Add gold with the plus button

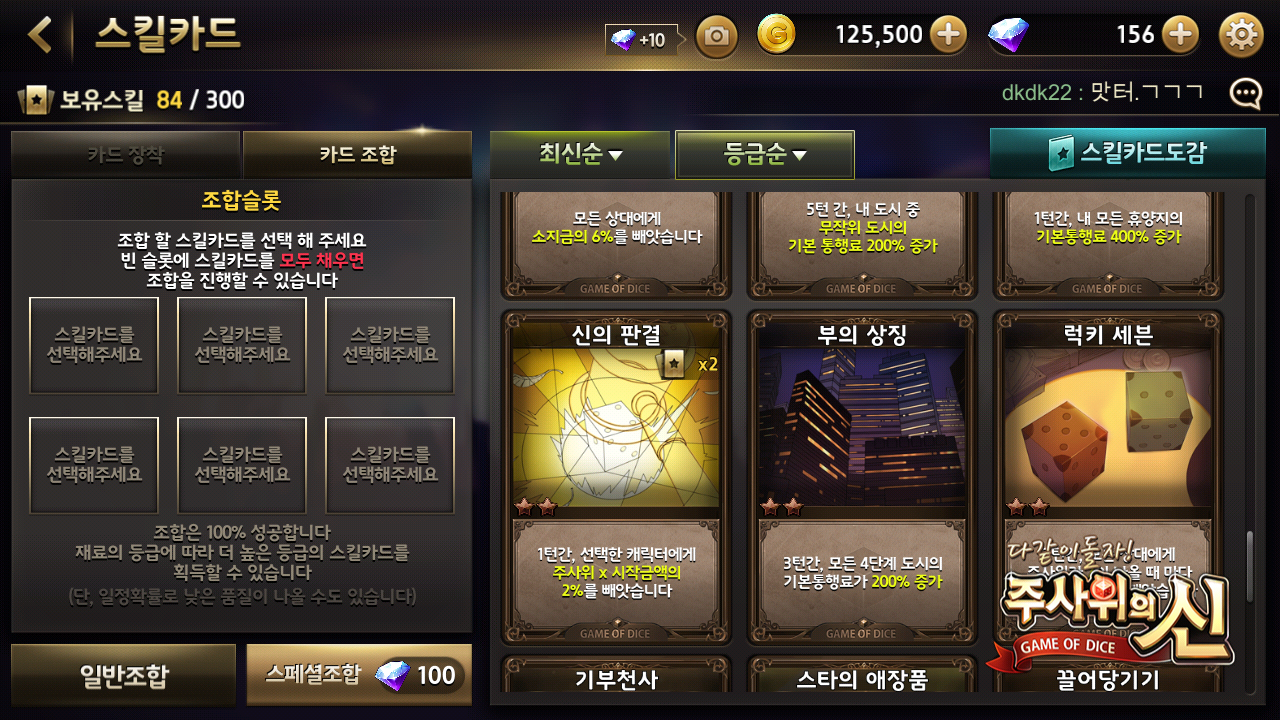click(x=948, y=36)
